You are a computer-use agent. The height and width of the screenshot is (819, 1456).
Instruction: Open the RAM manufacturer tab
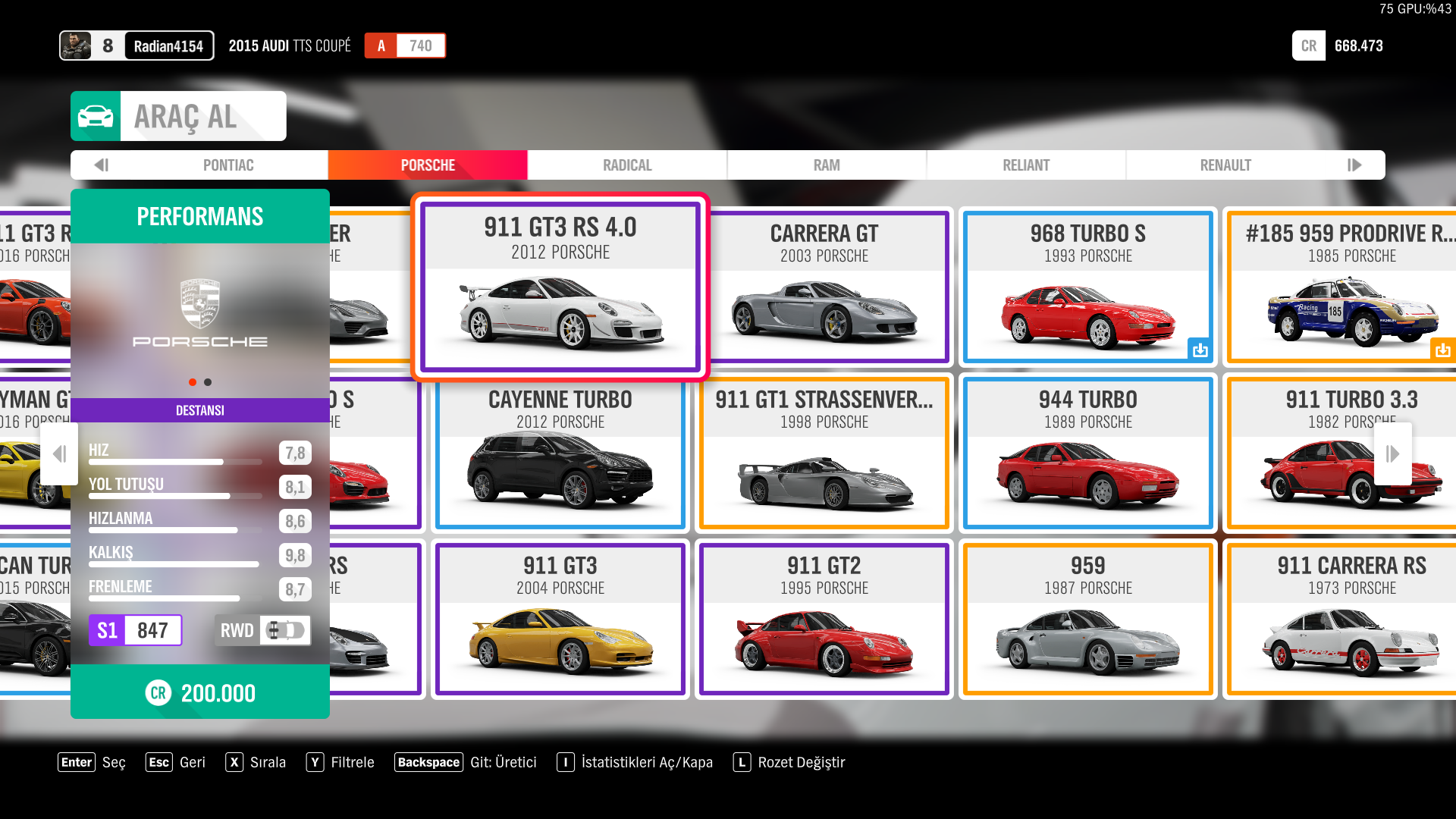click(827, 165)
